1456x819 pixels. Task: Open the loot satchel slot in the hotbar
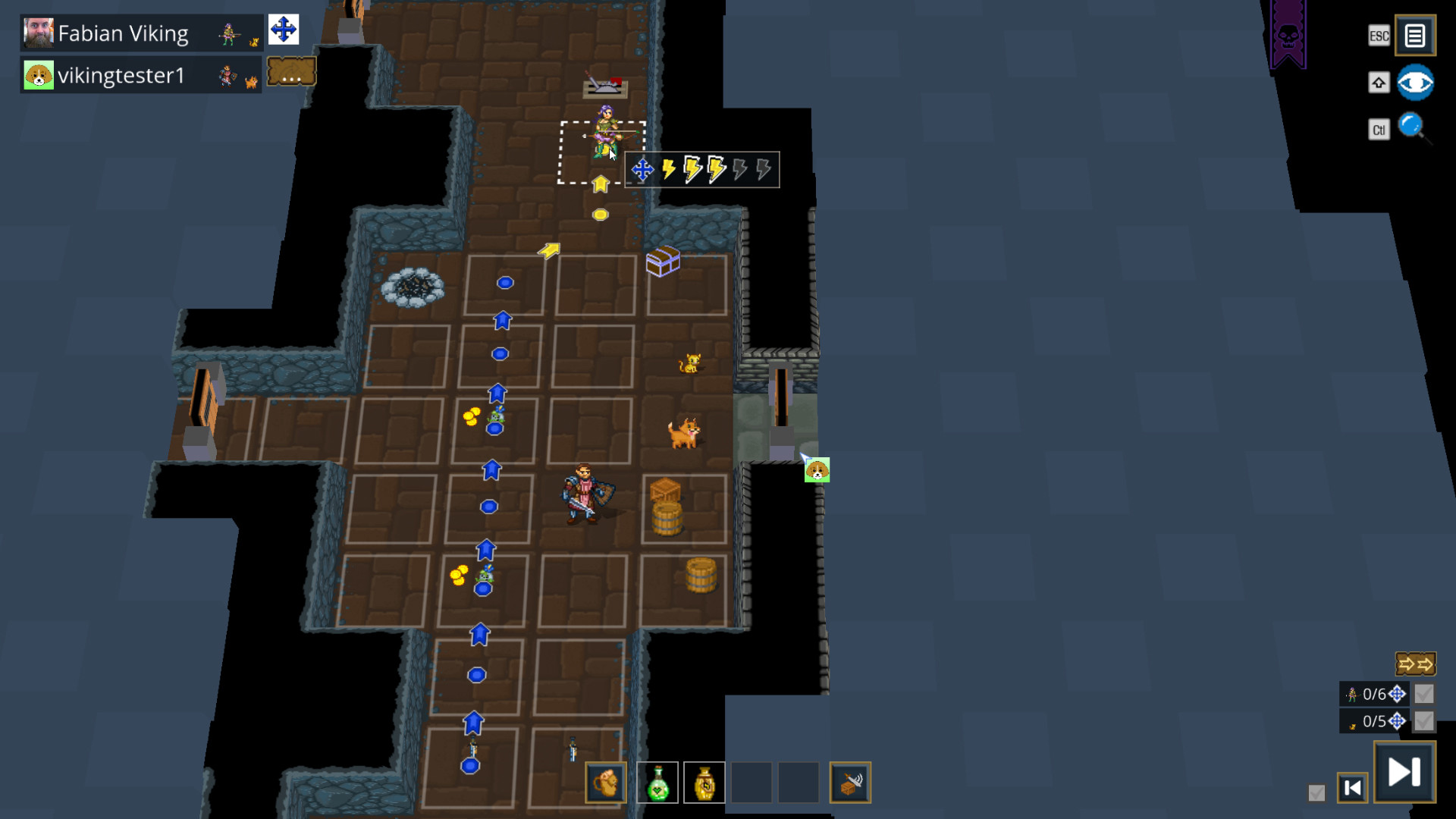[x=605, y=782]
